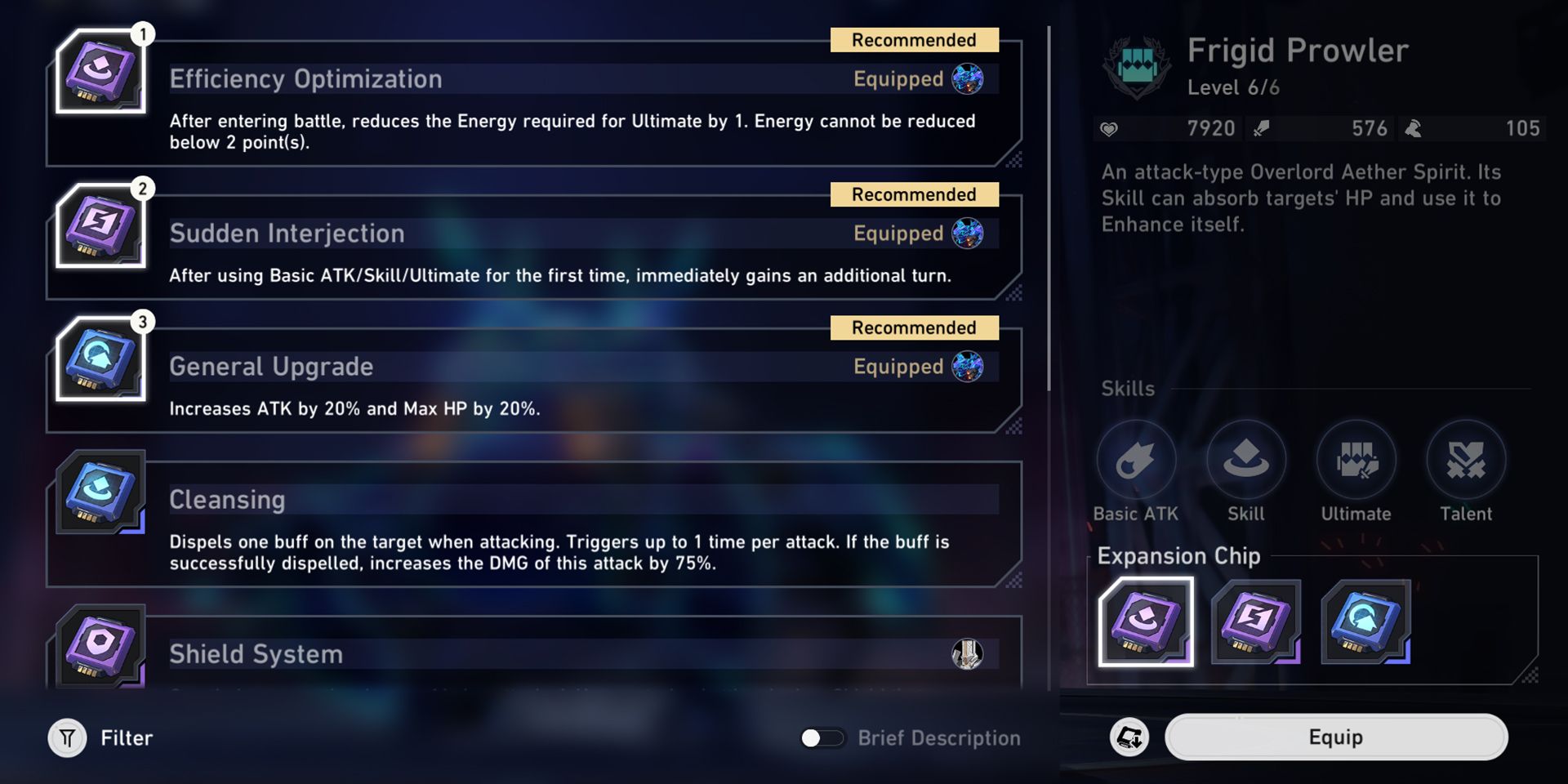This screenshot has width=1568, height=784.
Task: Open the Filter options
Action: [x=69, y=737]
